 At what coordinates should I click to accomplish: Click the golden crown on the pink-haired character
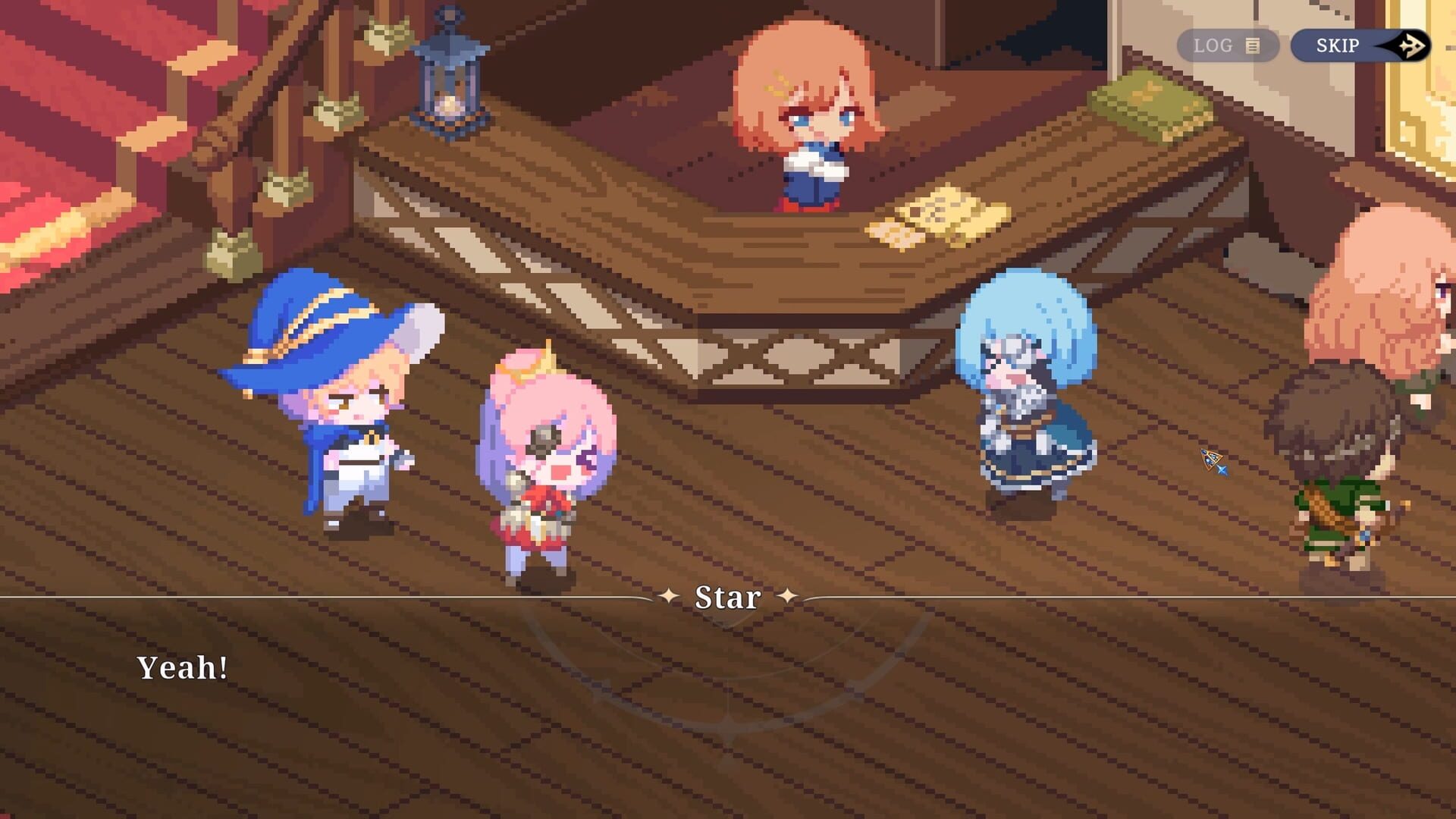pos(531,370)
